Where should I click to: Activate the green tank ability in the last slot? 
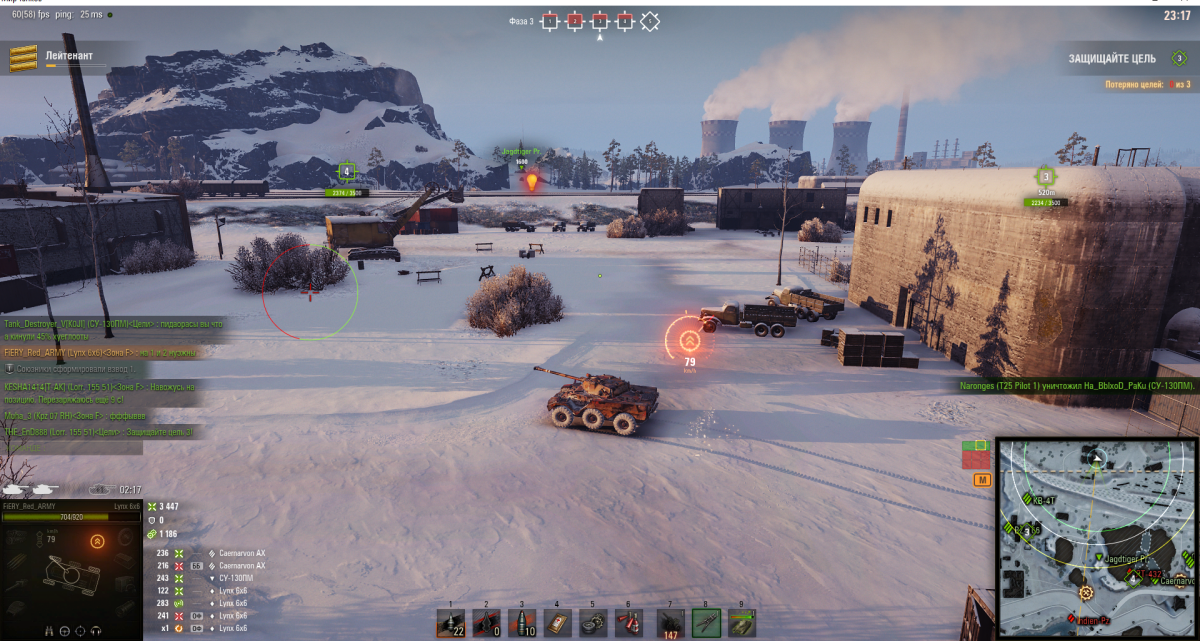pyautogui.click(x=741, y=622)
